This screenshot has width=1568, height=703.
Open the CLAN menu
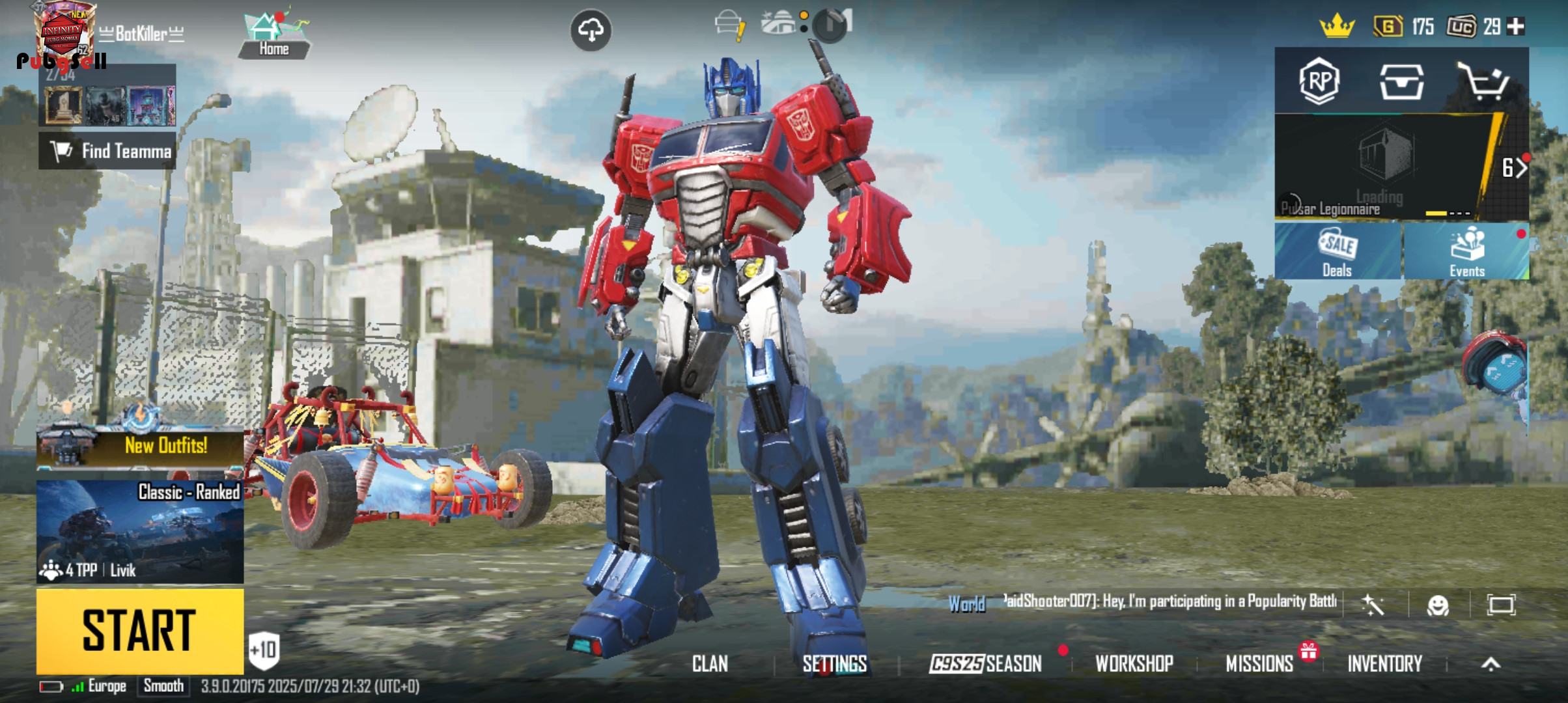(710, 664)
